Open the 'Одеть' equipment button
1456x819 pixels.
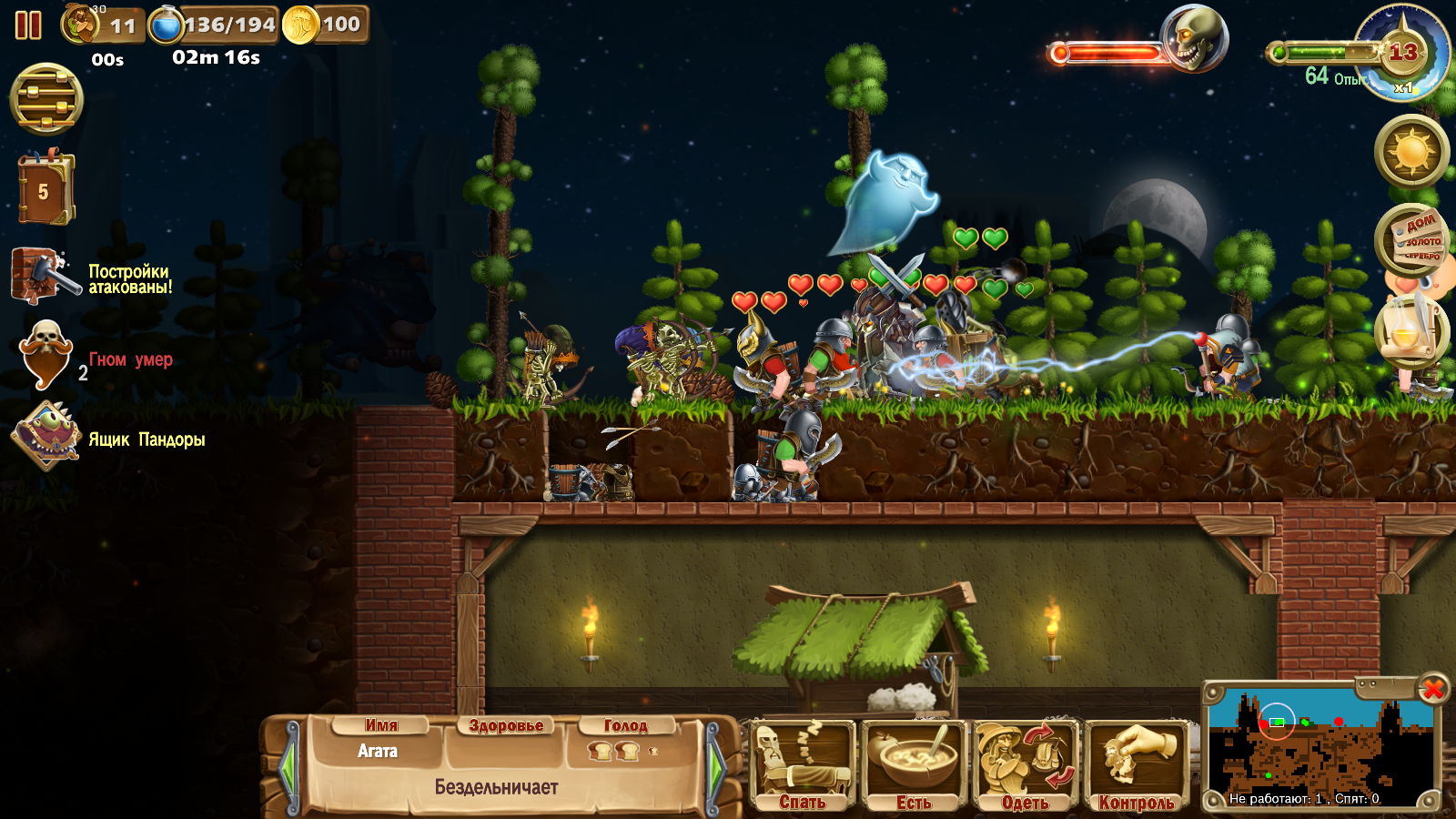(1025, 765)
